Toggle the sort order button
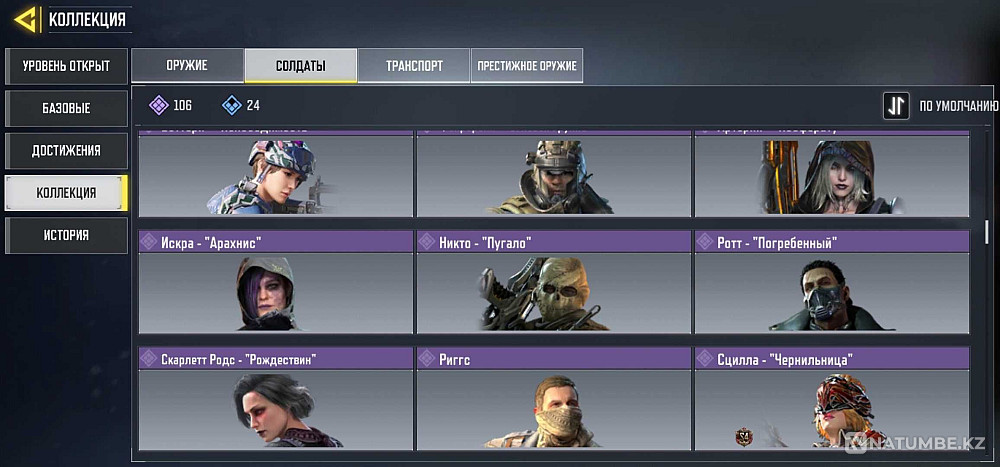The width and height of the screenshot is (1000, 467). (x=896, y=105)
